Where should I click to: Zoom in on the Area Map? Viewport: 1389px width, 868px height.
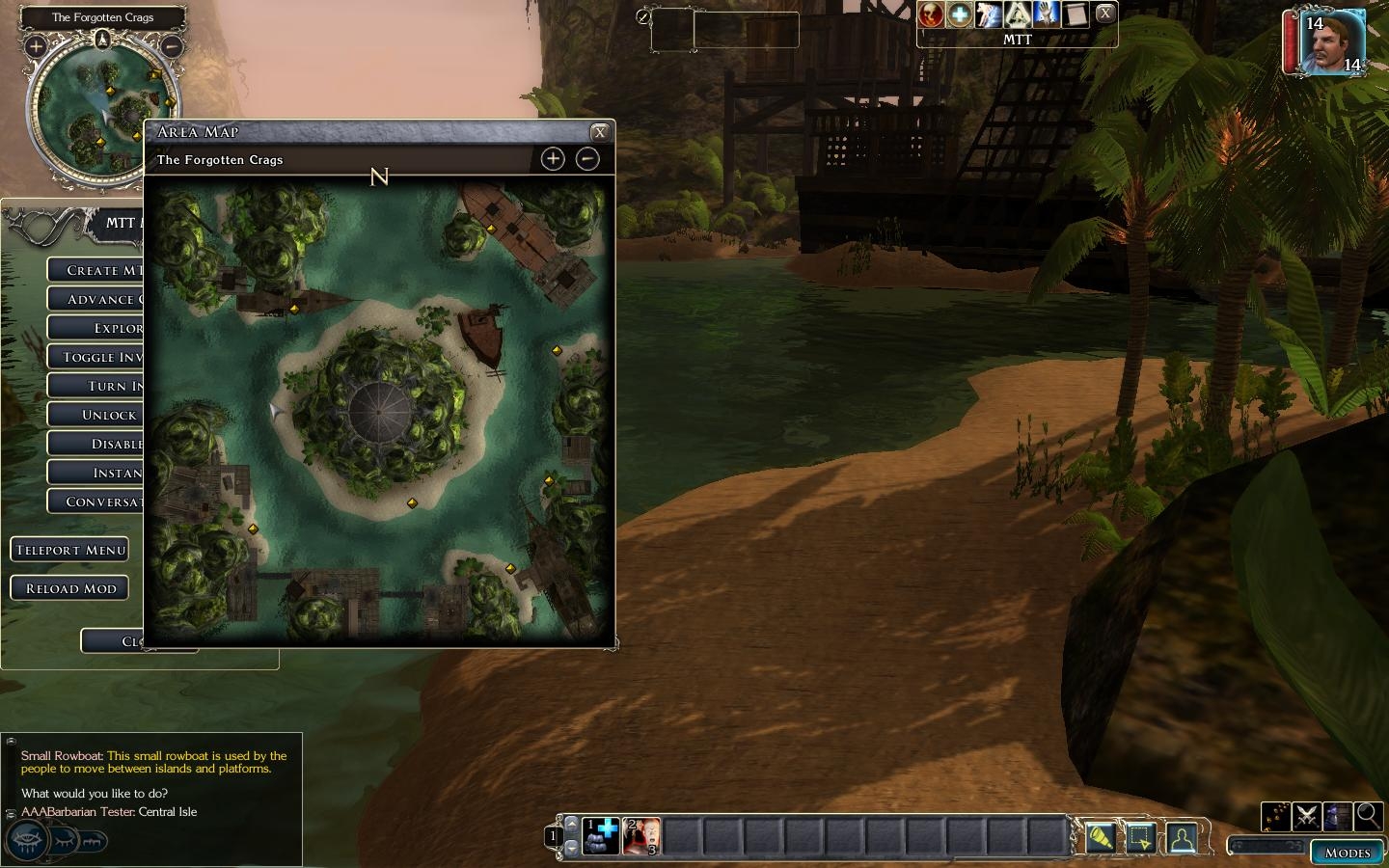tap(553, 159)
